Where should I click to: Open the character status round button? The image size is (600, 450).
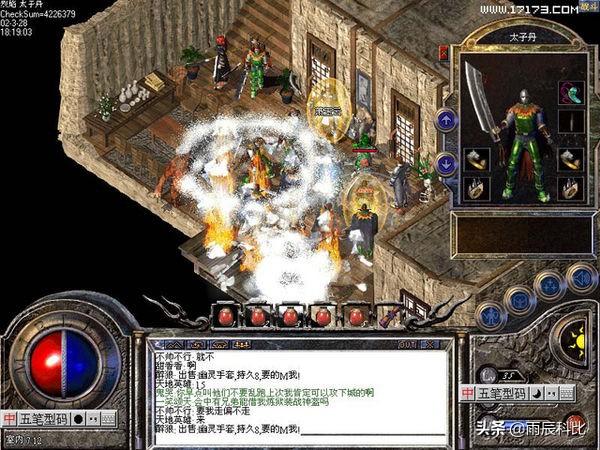(x=490, y=315)
